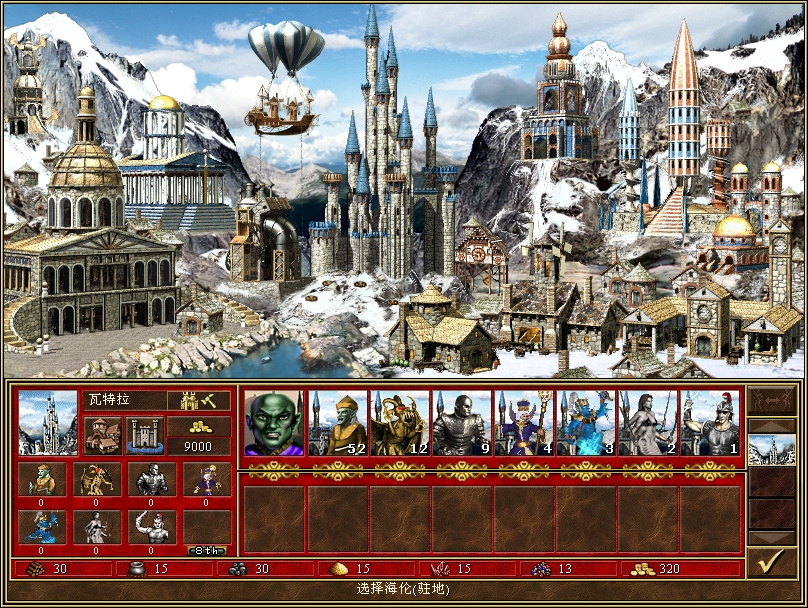Show gremlin recruits available for hire
The image size is (808, 608).
(x=42, y=479)
